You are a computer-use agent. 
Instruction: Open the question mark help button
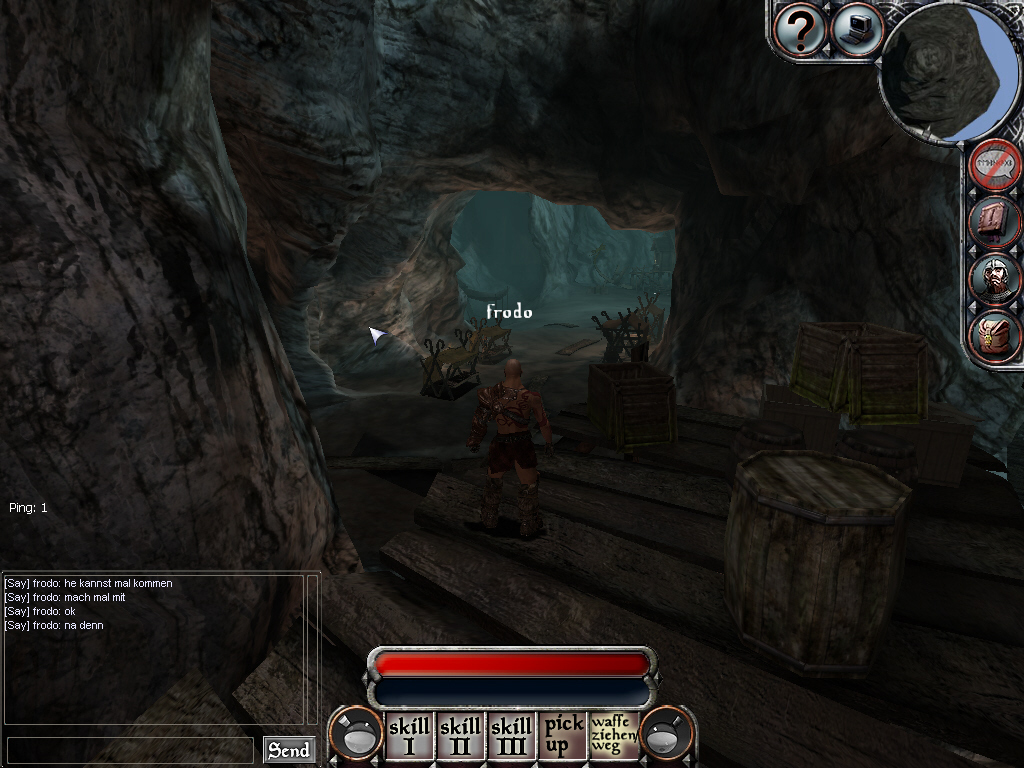(800, 31)
